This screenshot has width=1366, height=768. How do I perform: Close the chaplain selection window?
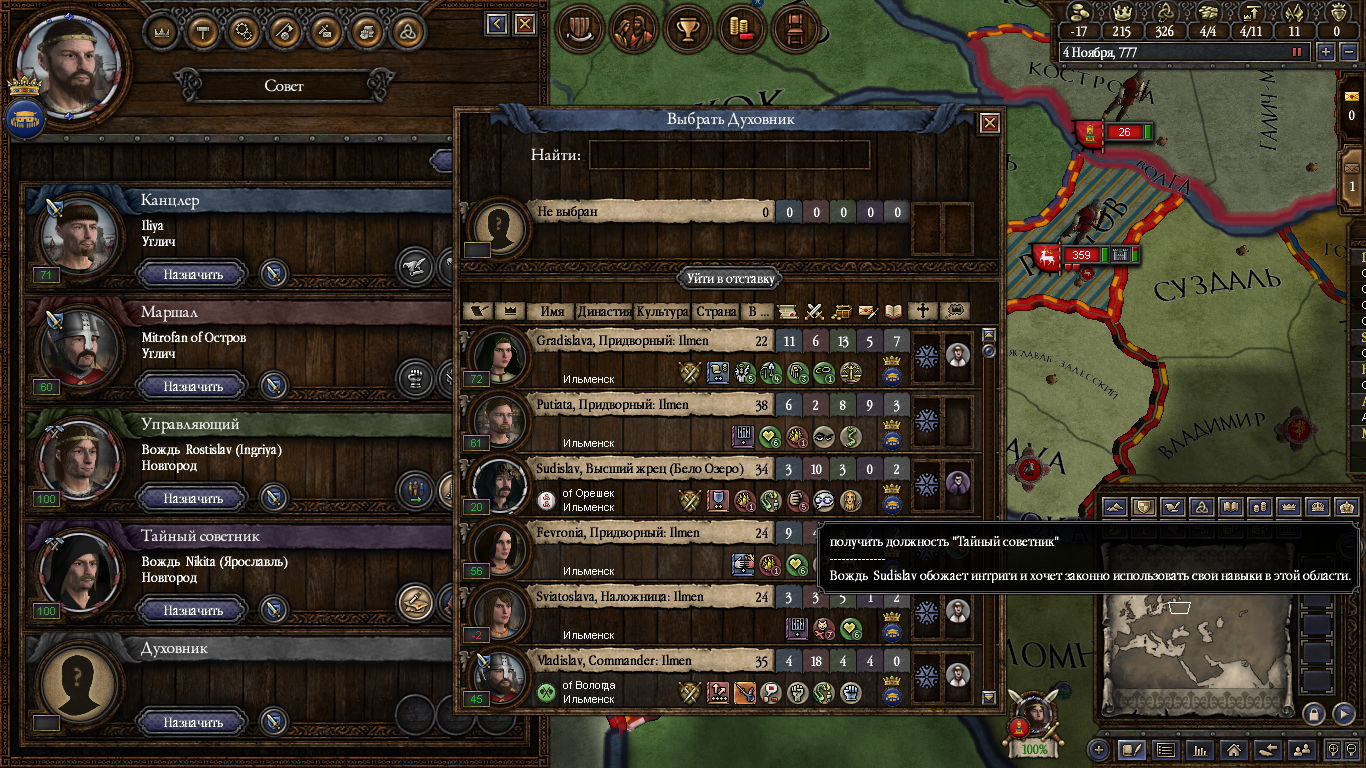(x=989, y=123)
